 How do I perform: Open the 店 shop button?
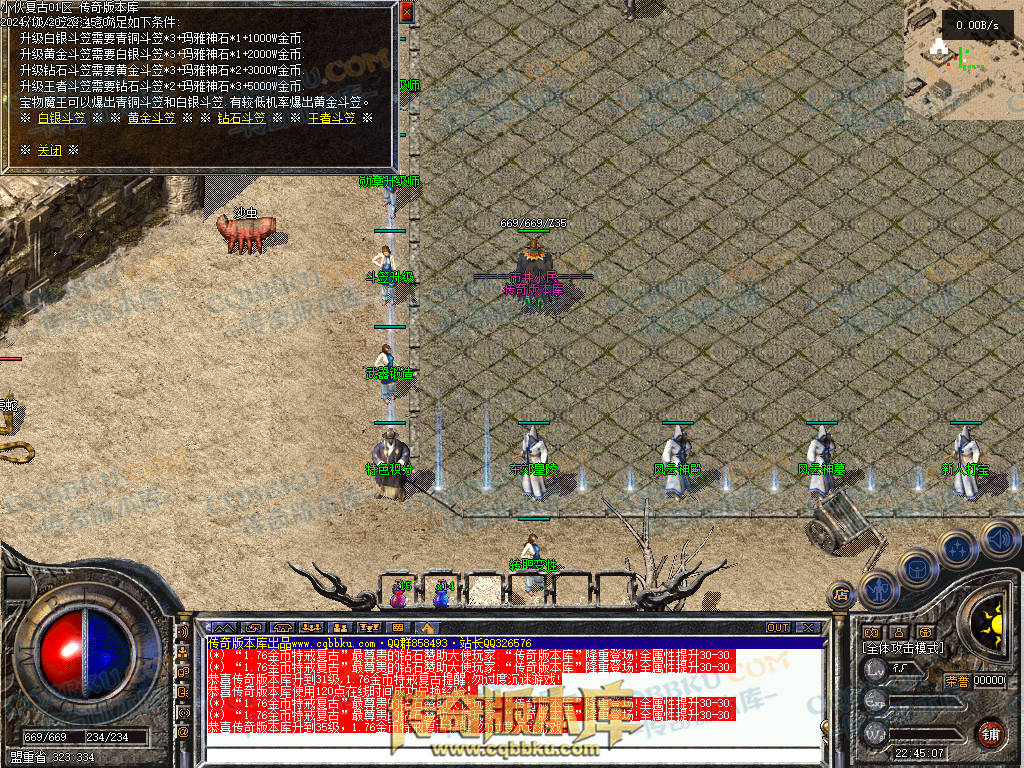tap(841, 594)
